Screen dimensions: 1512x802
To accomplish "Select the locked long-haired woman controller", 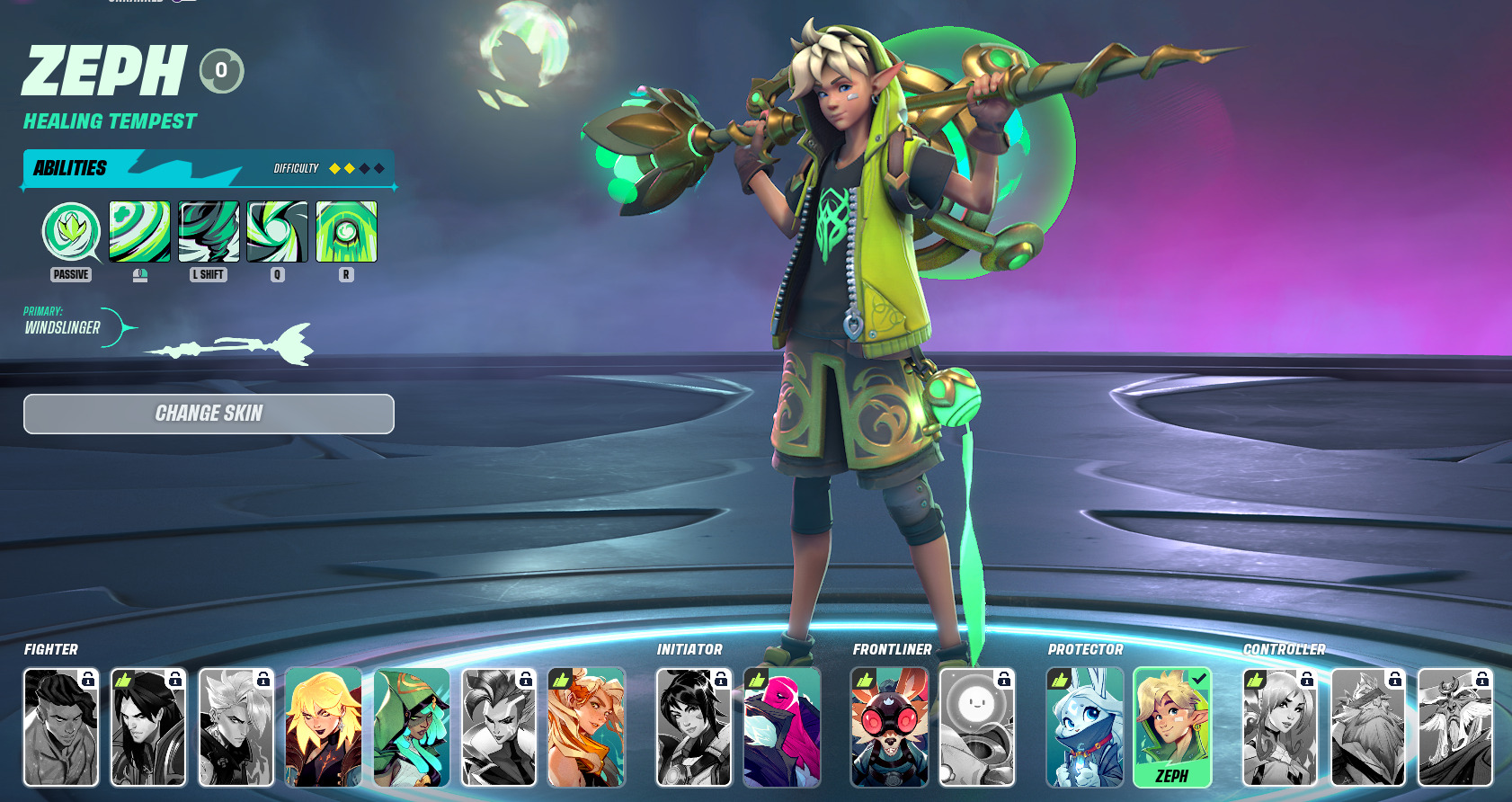I will pyautogui.click(x=1280, y=726).
